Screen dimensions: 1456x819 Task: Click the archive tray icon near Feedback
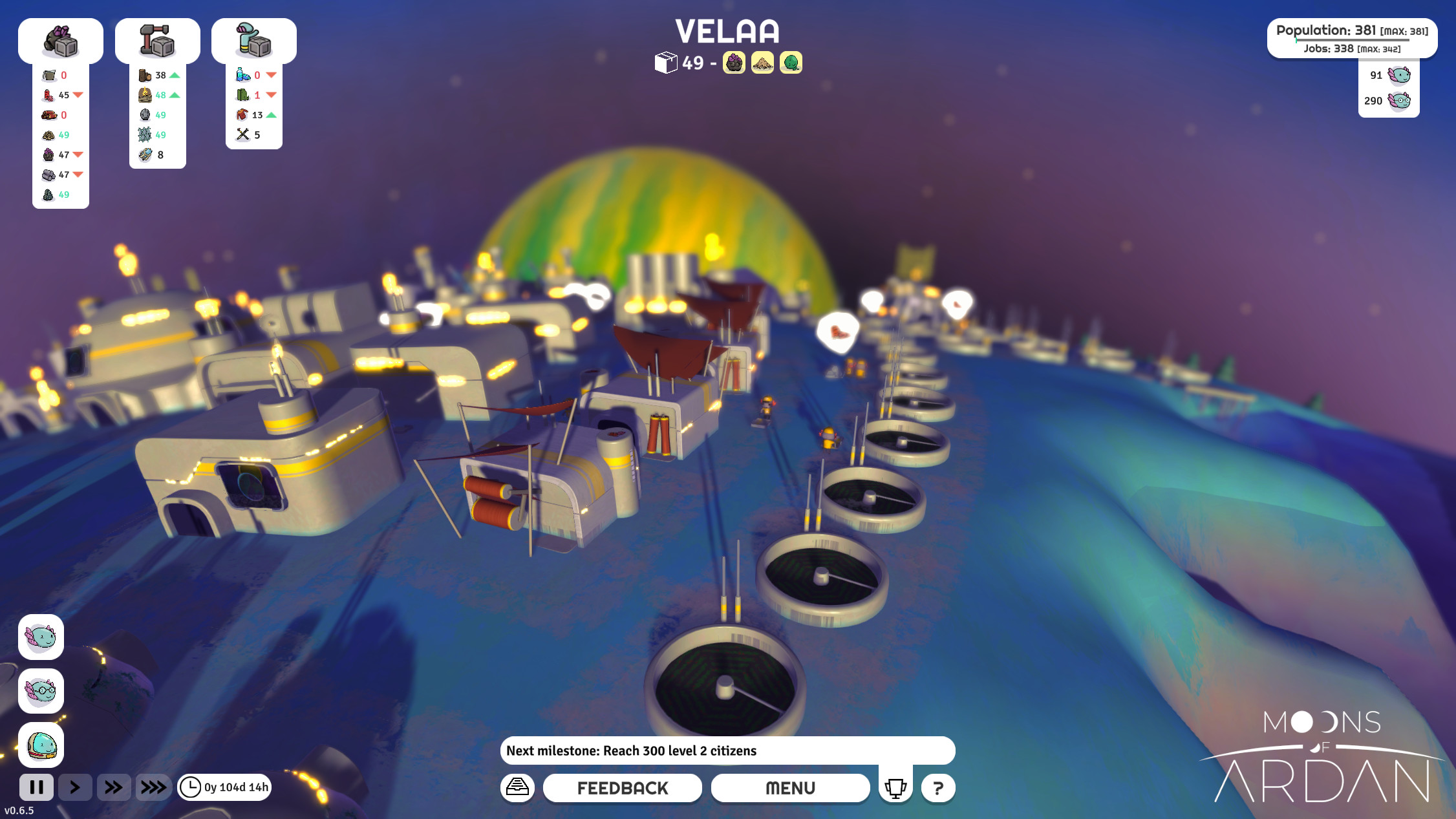[517, 788]
